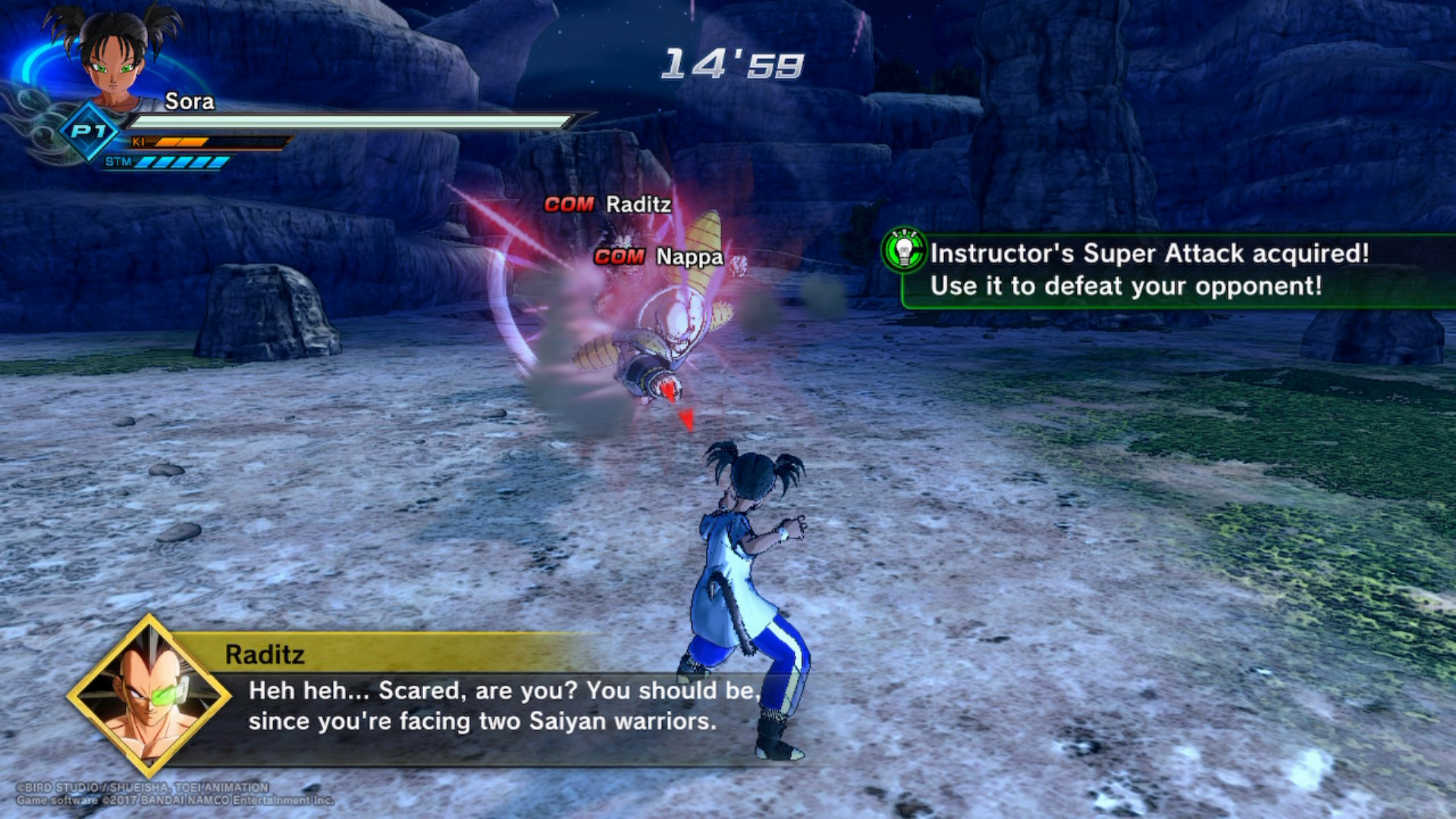Click Raditz's dialogue portrait
Viewport: 1456px width, 819px height.
point(149,695)
